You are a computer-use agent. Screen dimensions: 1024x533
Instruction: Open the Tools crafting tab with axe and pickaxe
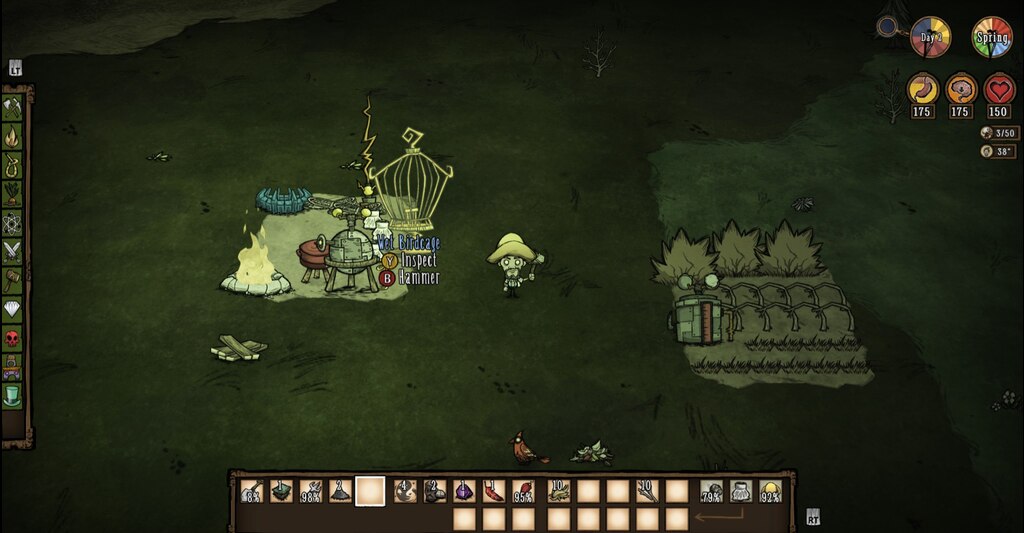[x=14, y=106]
